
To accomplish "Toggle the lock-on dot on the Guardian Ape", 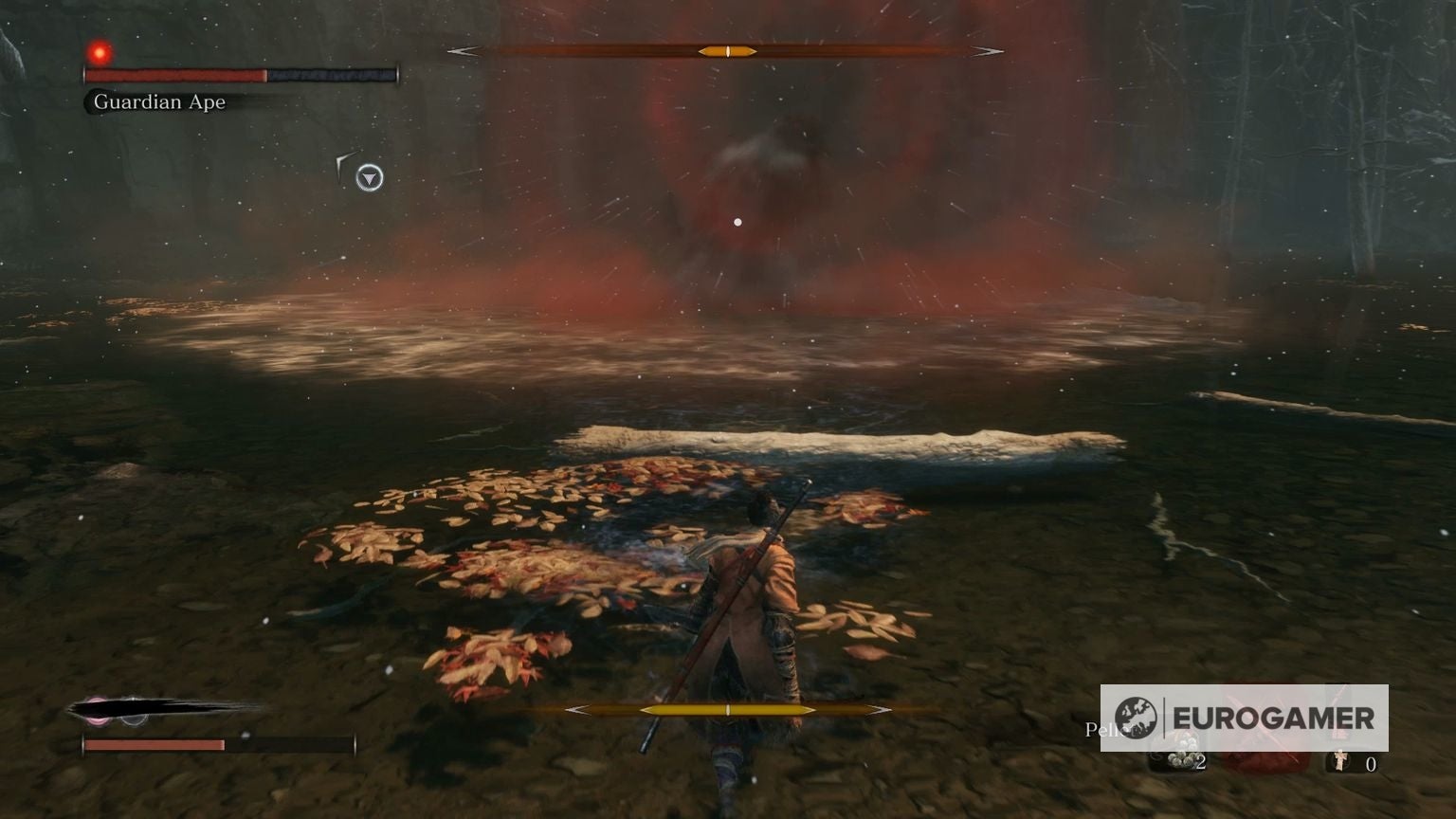I will 738,221.
